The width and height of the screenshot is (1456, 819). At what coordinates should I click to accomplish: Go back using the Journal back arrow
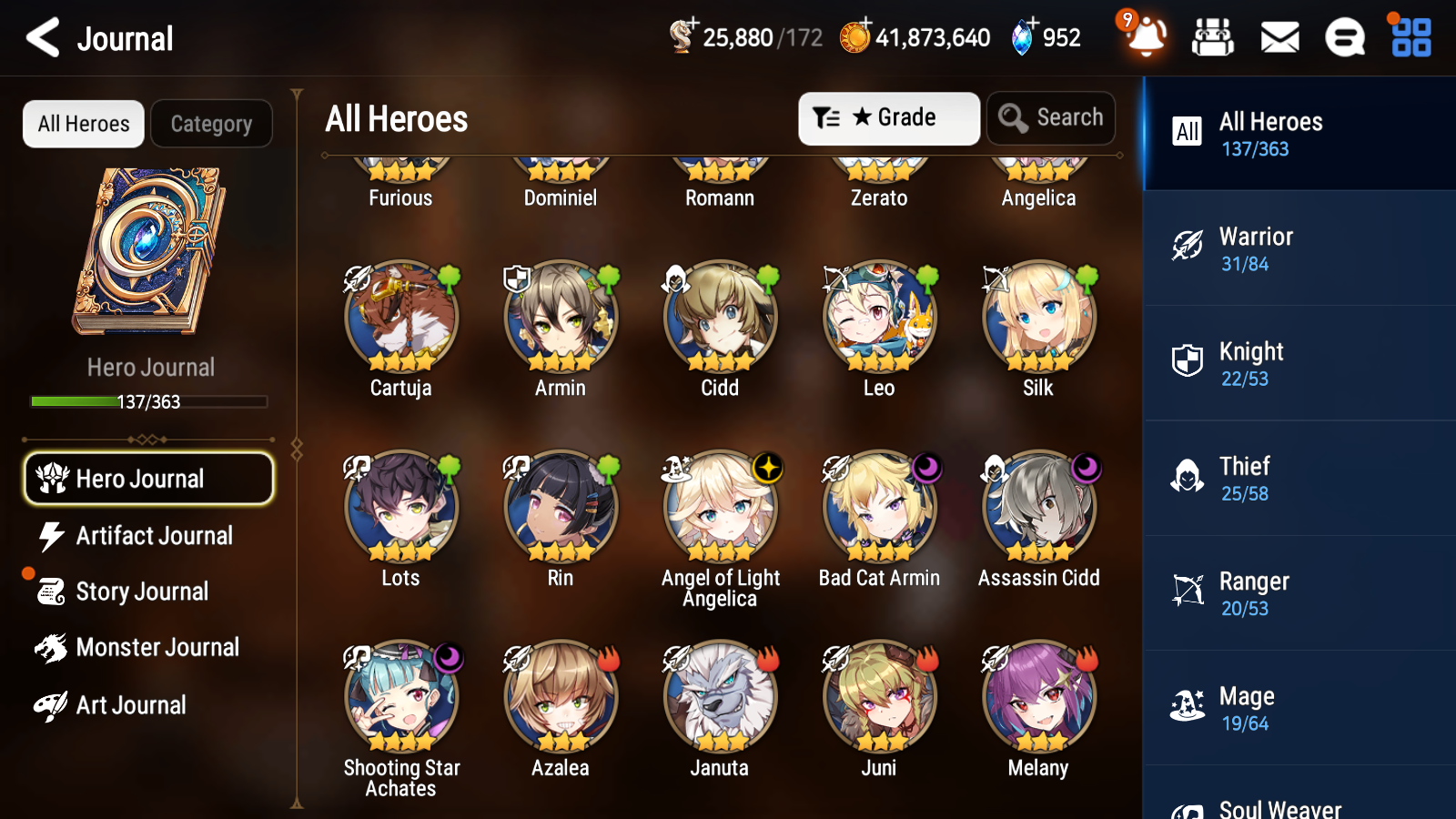pyautogui.click(x=41, y=37)
